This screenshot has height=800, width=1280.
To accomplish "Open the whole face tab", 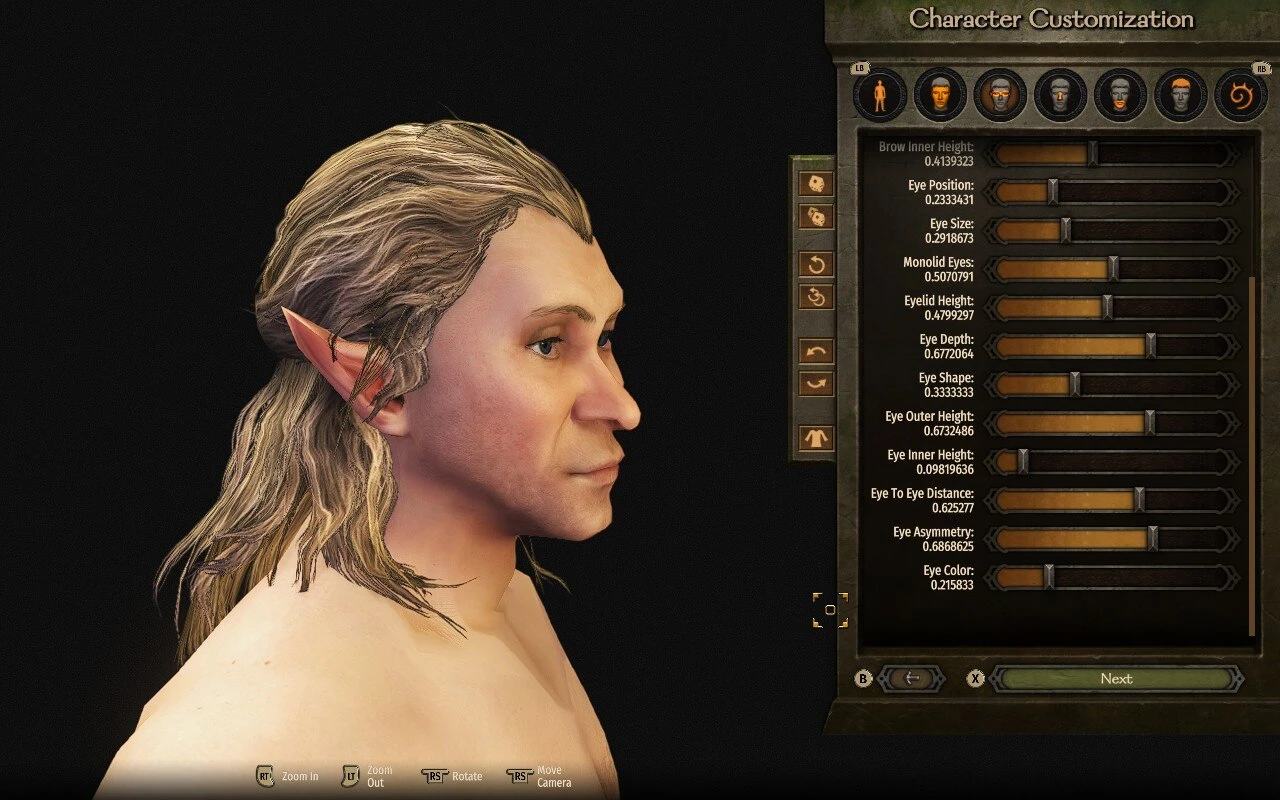I will click(940, 95).
